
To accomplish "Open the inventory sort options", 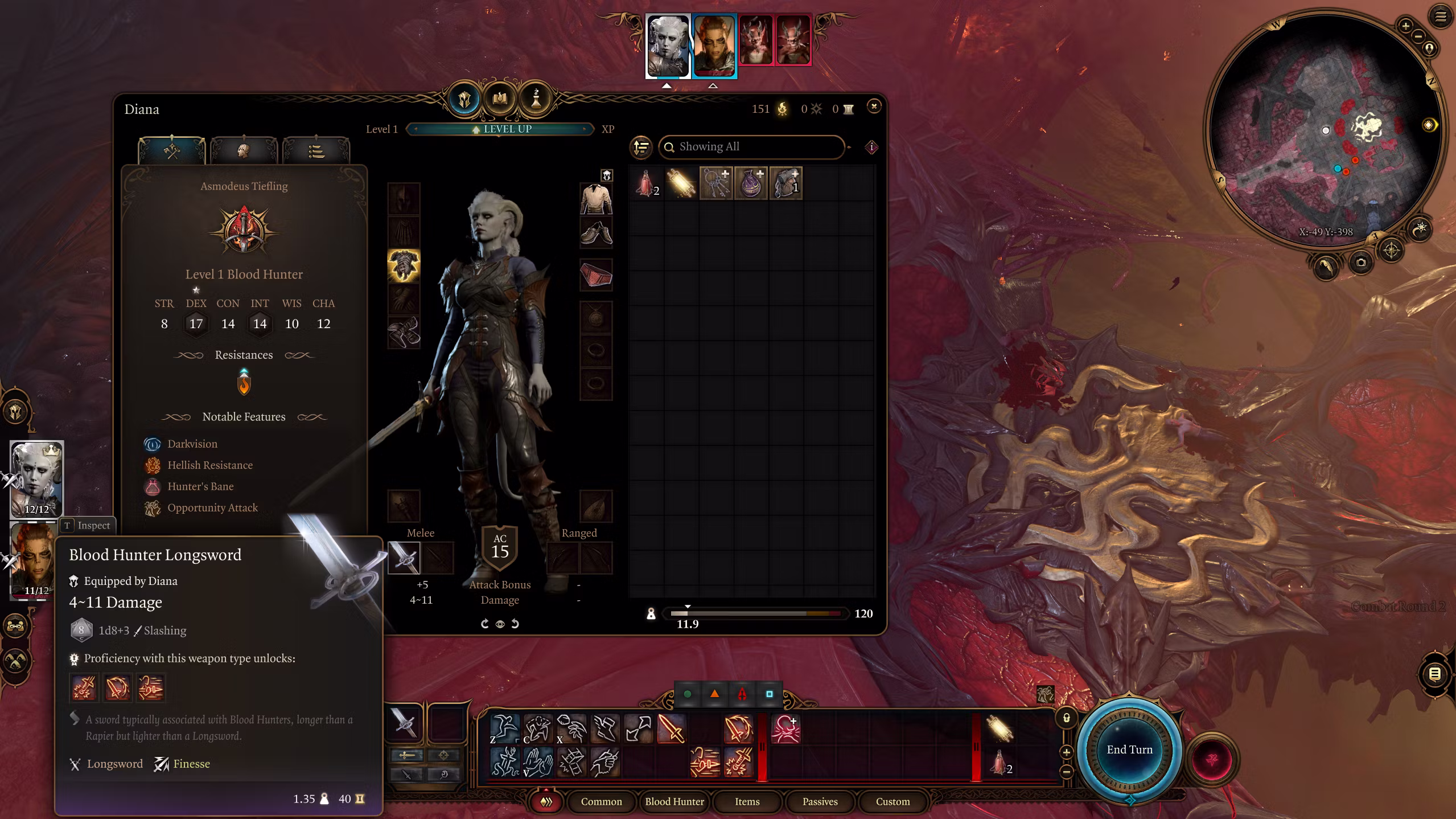I will tap(641, 147).
